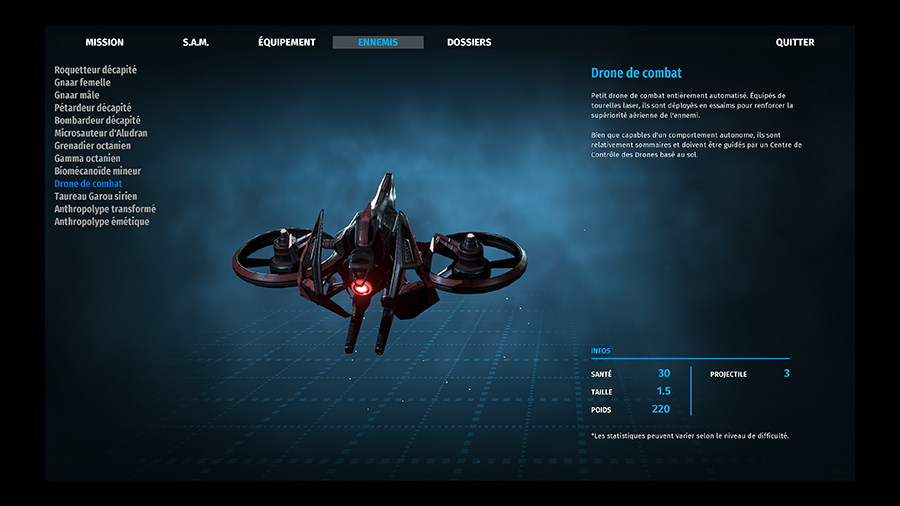Screen dimensions: 900x506
Task: Select Roquetteur décapité entry
Action: pos(96,70)
